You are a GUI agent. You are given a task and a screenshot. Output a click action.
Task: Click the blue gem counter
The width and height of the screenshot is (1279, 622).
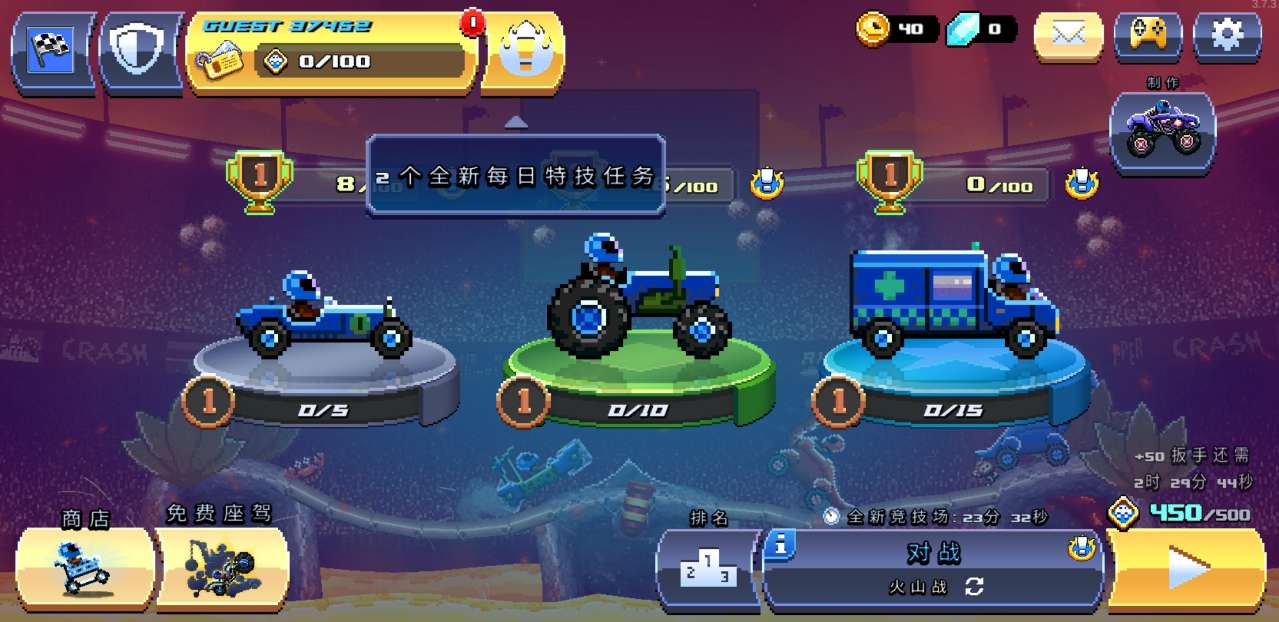coord(981,29)
